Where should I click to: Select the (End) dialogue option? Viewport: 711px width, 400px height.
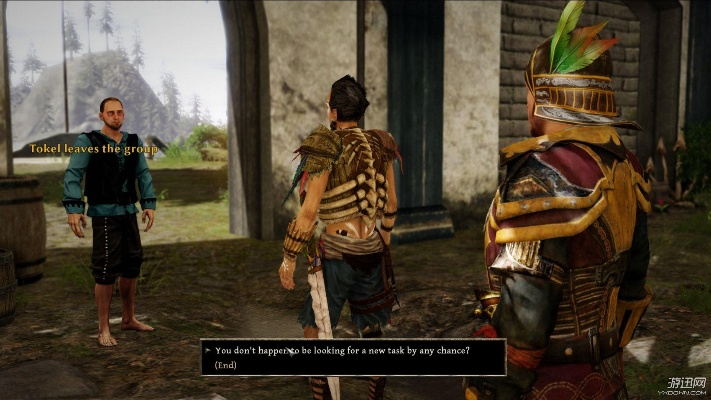point(226,364)
